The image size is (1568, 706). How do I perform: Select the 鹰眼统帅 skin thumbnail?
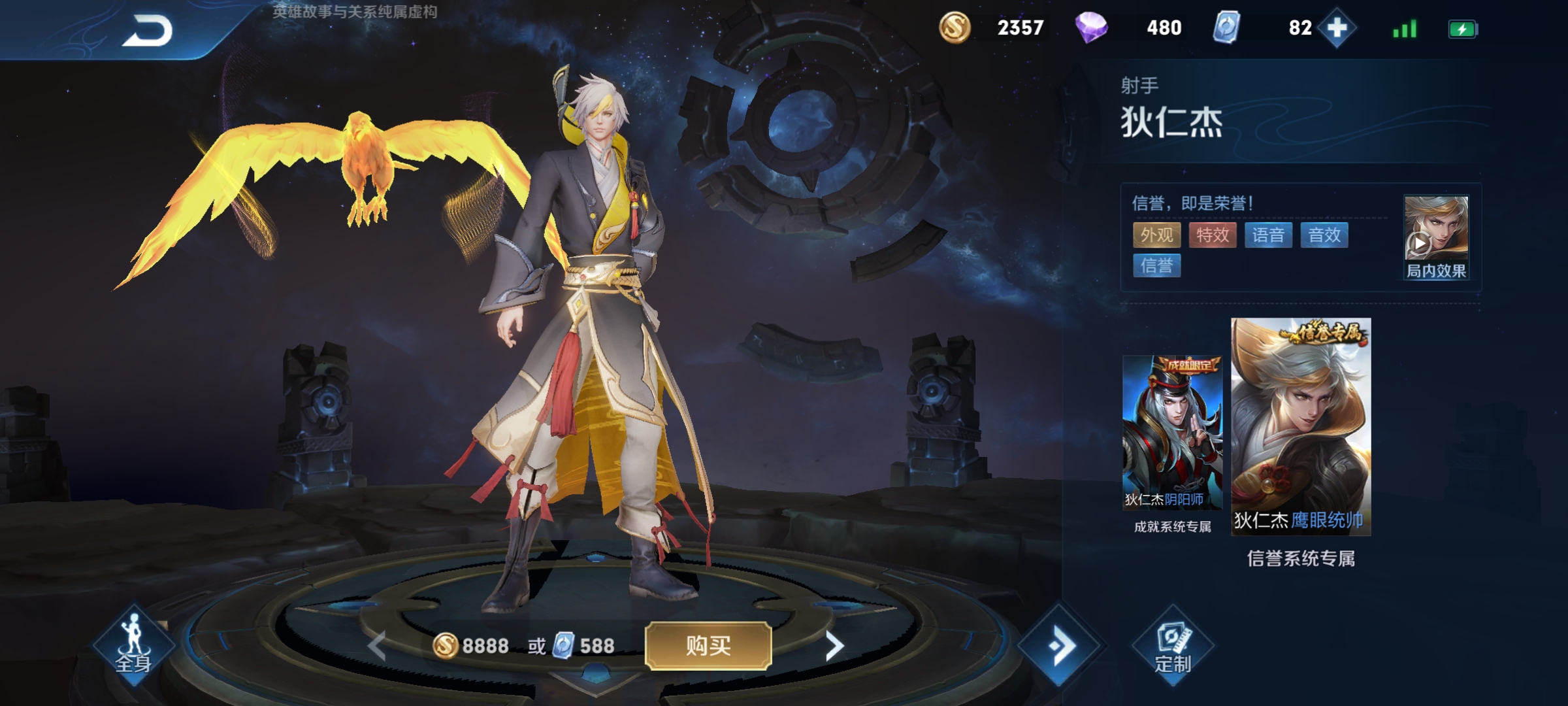tap(1301, 427)
